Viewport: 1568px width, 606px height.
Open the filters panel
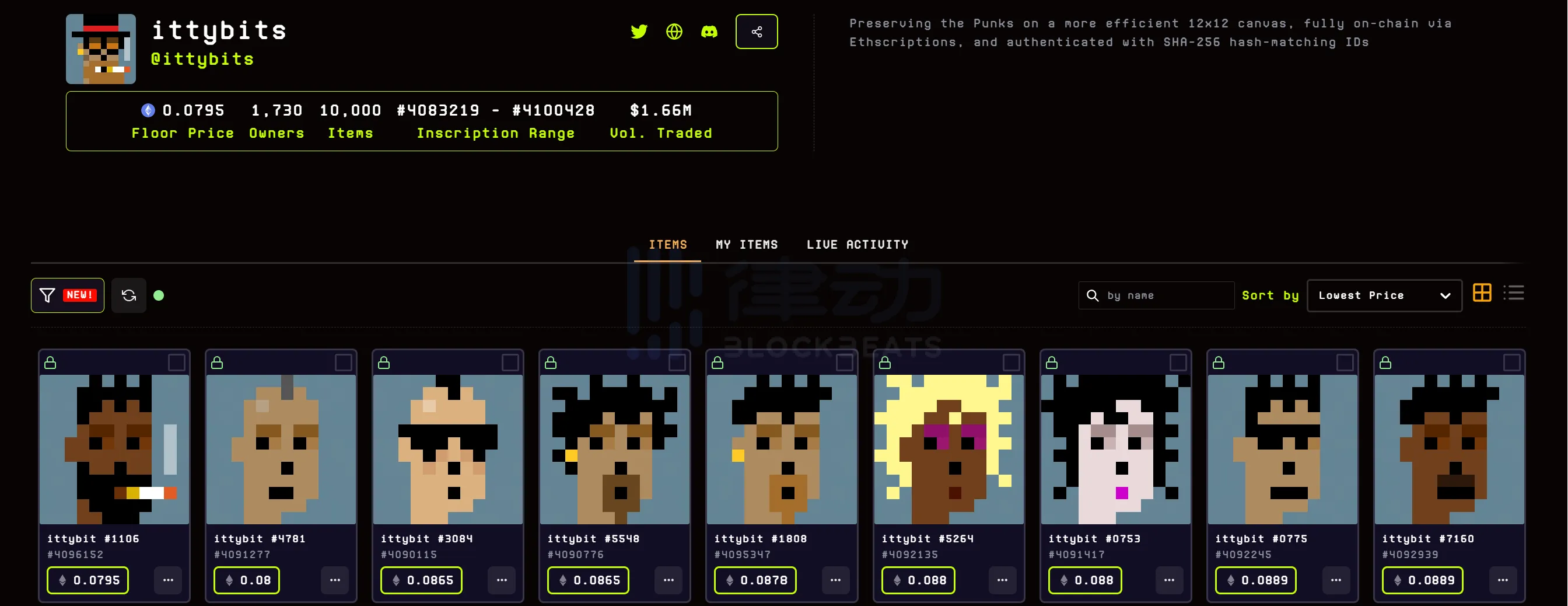coord(67,295)
